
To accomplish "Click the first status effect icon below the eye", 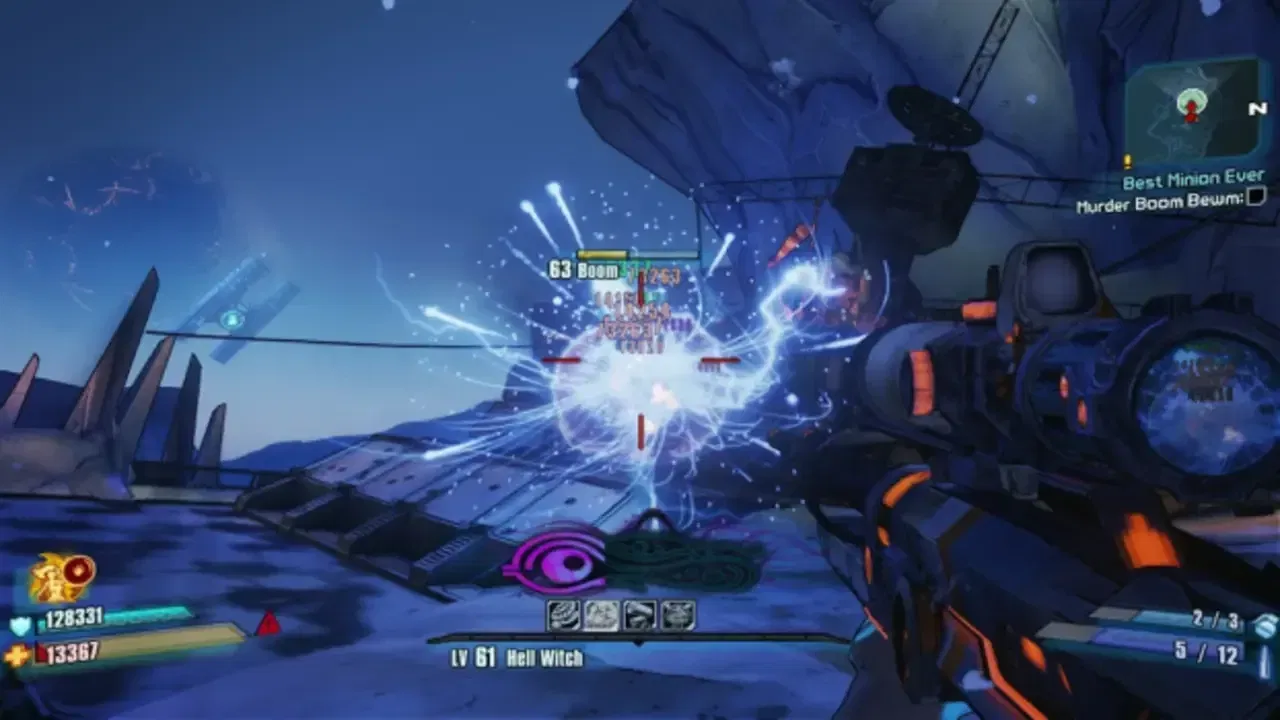I will coord(563,614).
